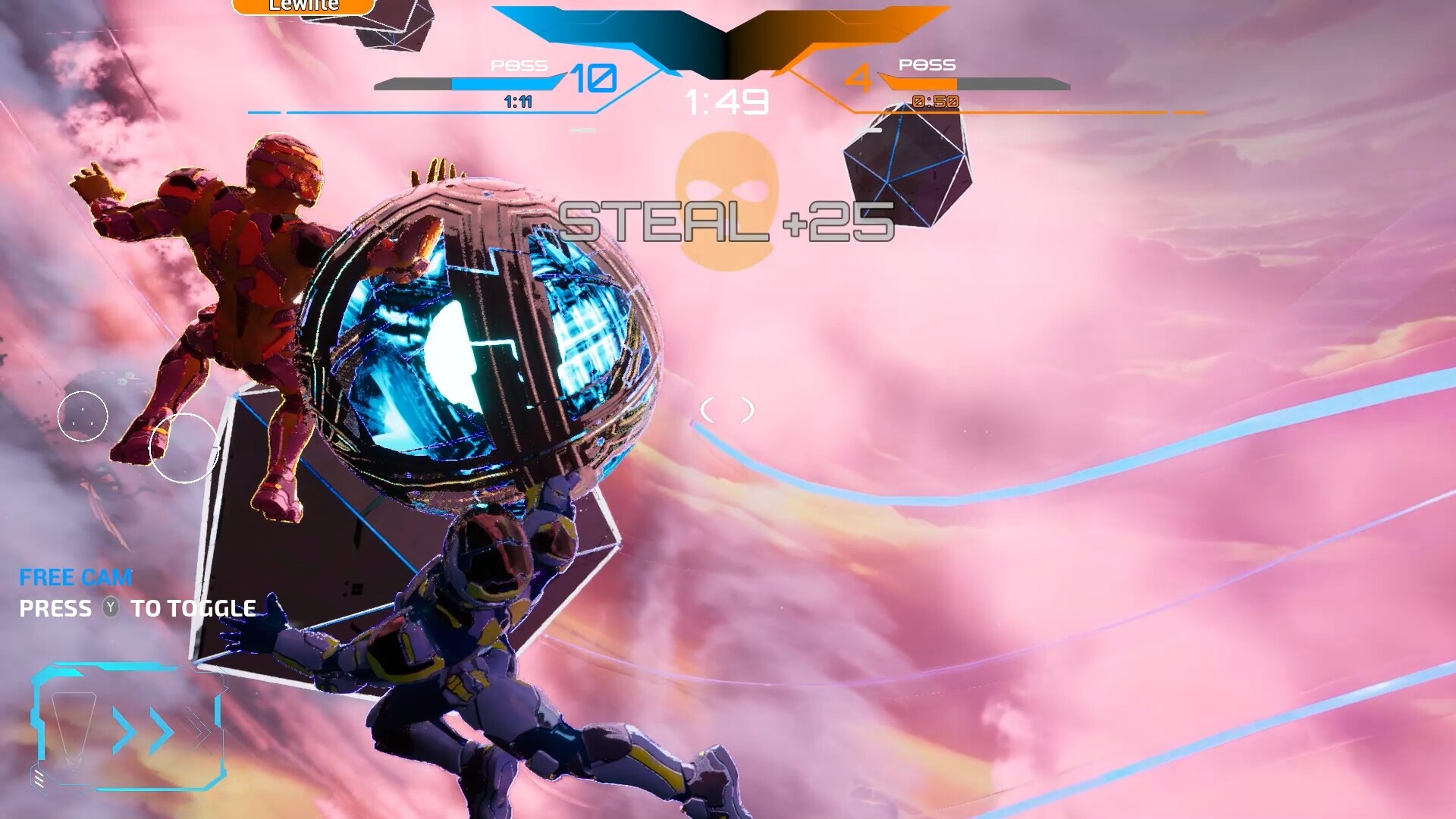Click the Y controller button glyph
The image size is (1456, 819).
(111, 608)
